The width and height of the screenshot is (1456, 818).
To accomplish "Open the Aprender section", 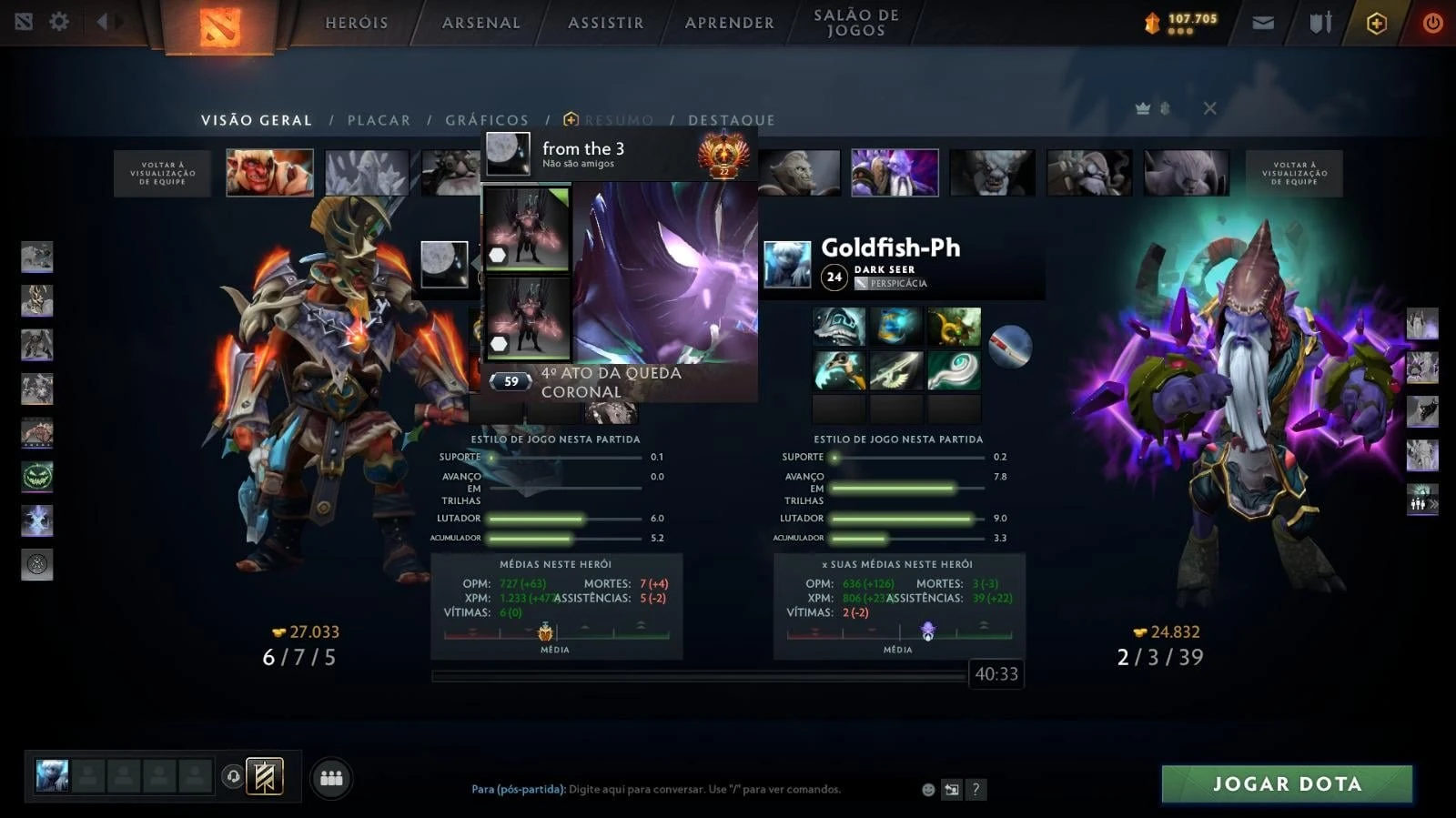I will 730,23.
